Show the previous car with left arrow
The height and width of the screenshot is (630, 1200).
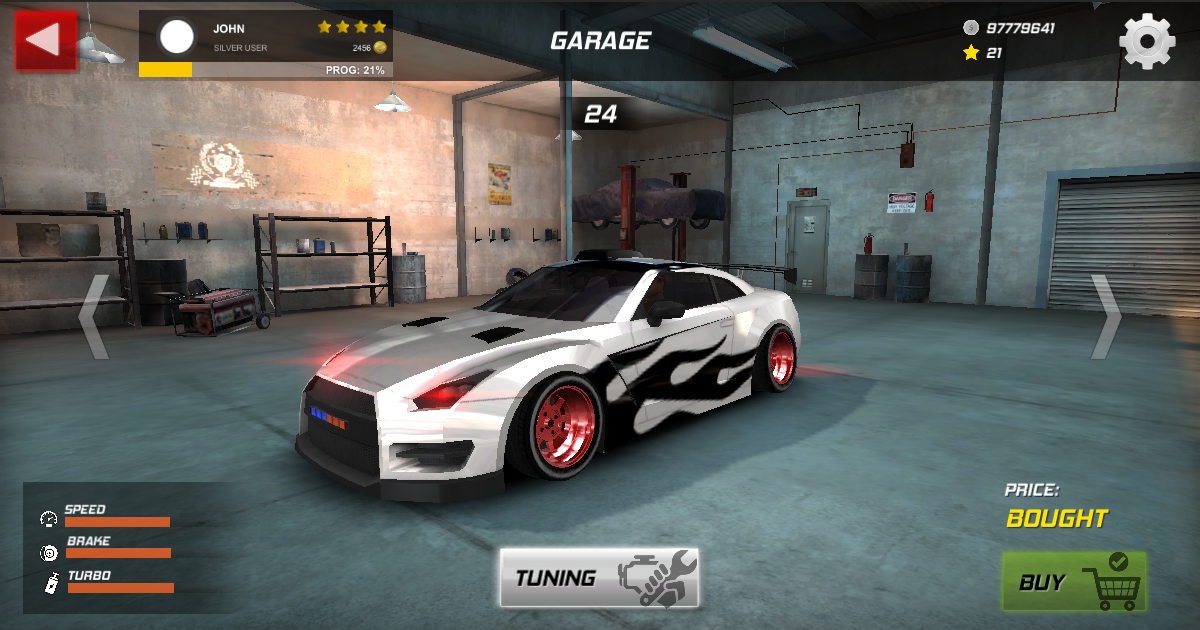coord(94,317)
